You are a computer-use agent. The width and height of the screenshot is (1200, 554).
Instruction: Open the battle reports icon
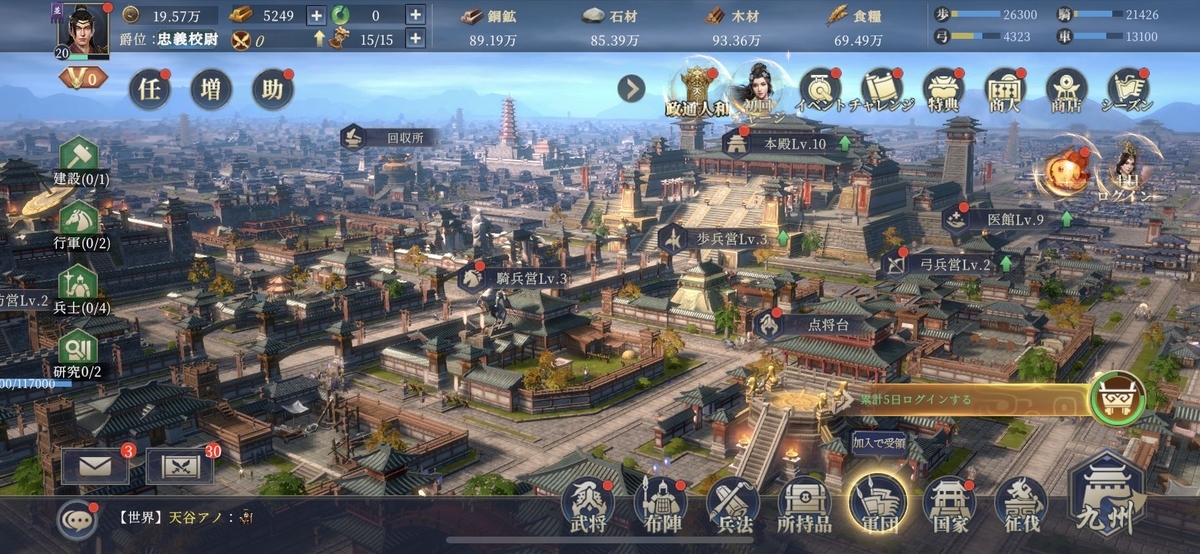click(x=179, y=467)
